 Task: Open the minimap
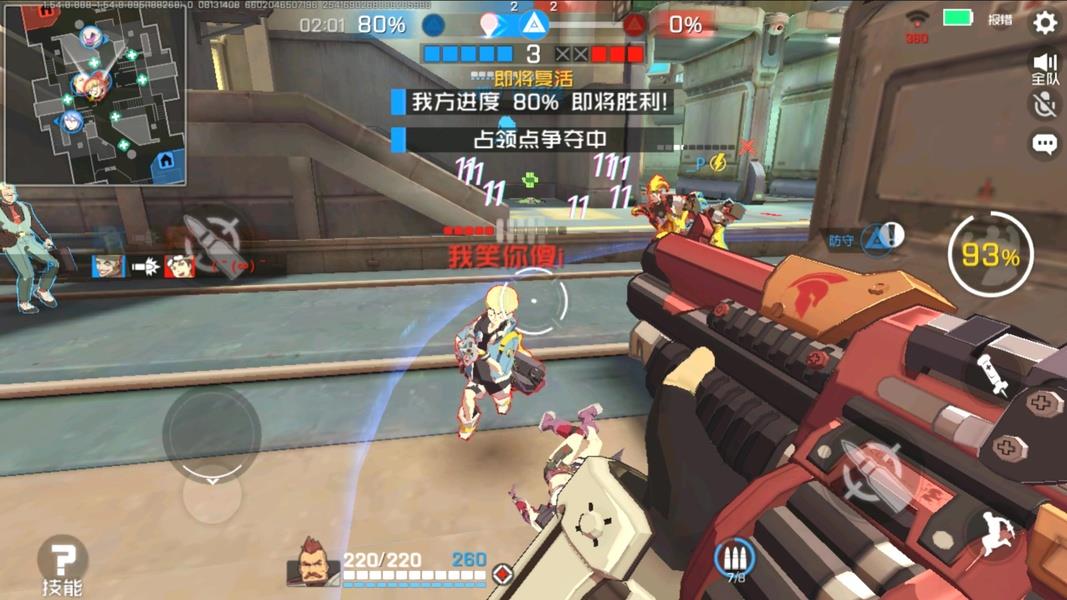(94, 94)
